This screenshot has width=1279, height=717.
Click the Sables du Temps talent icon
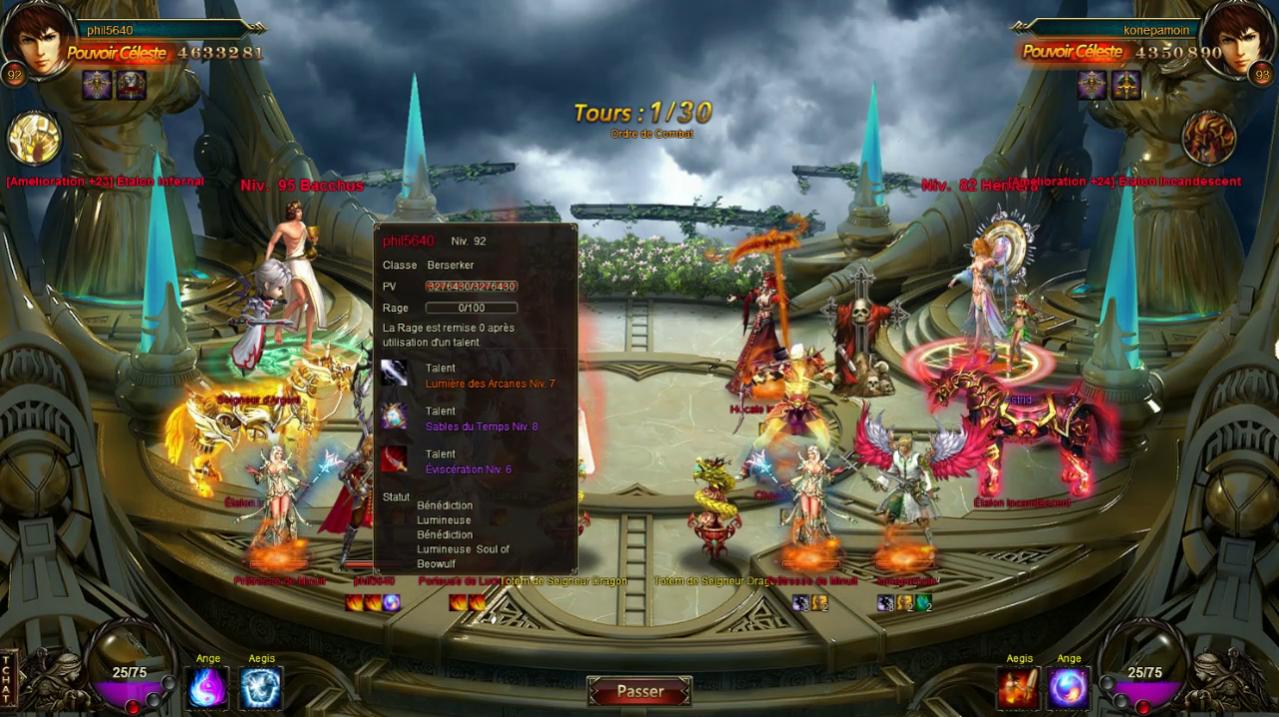click(394, 416)
